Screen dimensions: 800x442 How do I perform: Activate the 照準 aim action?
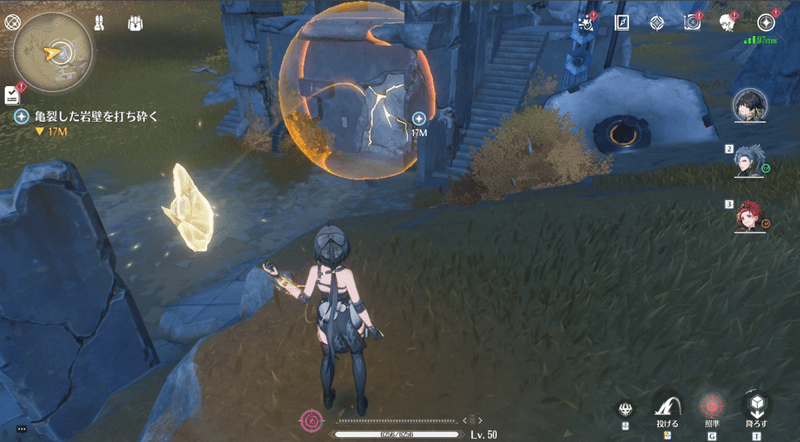click(x=712, y=405)
